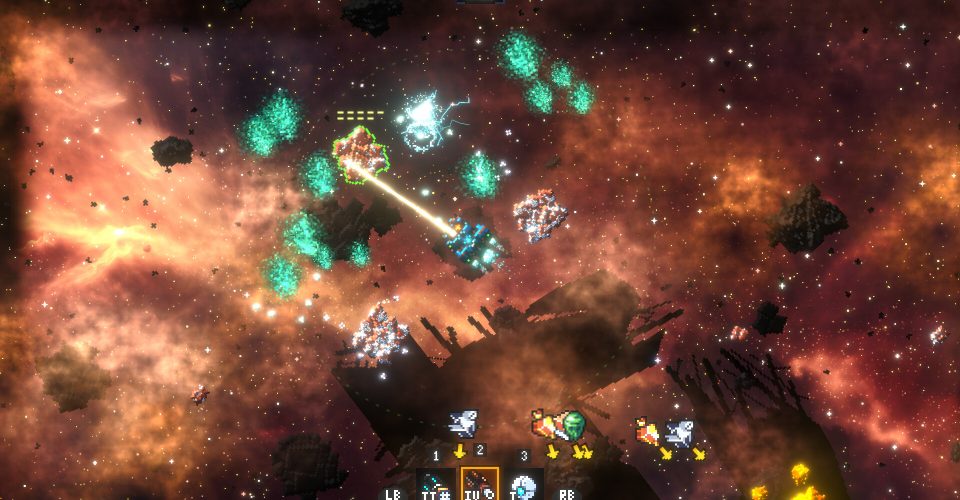This screenshot has height=500, width=960.
Task: Select weapon slot 1 in the hotbar
Action: click(436, 485)
